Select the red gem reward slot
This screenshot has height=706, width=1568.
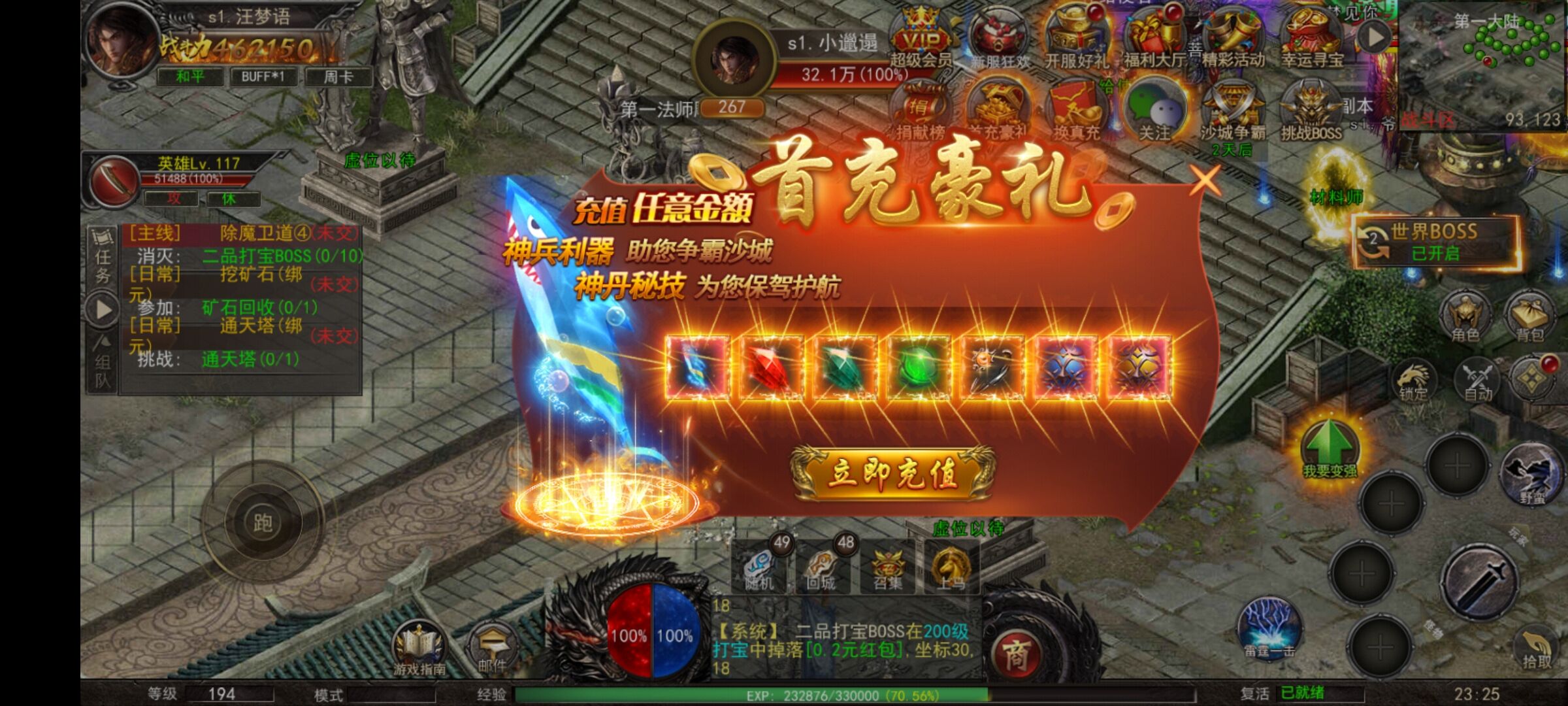pos(772,367)
